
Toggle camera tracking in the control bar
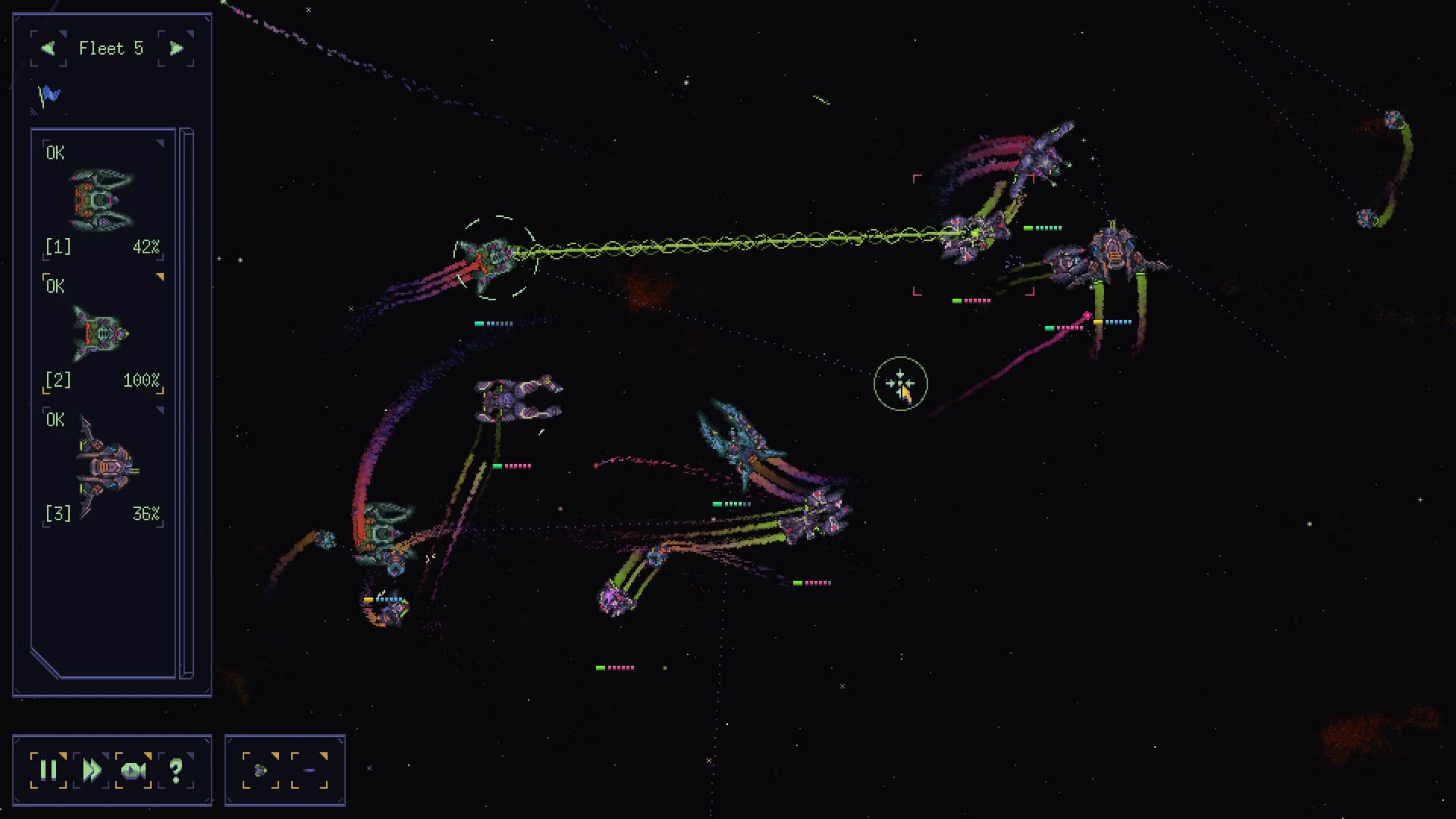point(135,770)
